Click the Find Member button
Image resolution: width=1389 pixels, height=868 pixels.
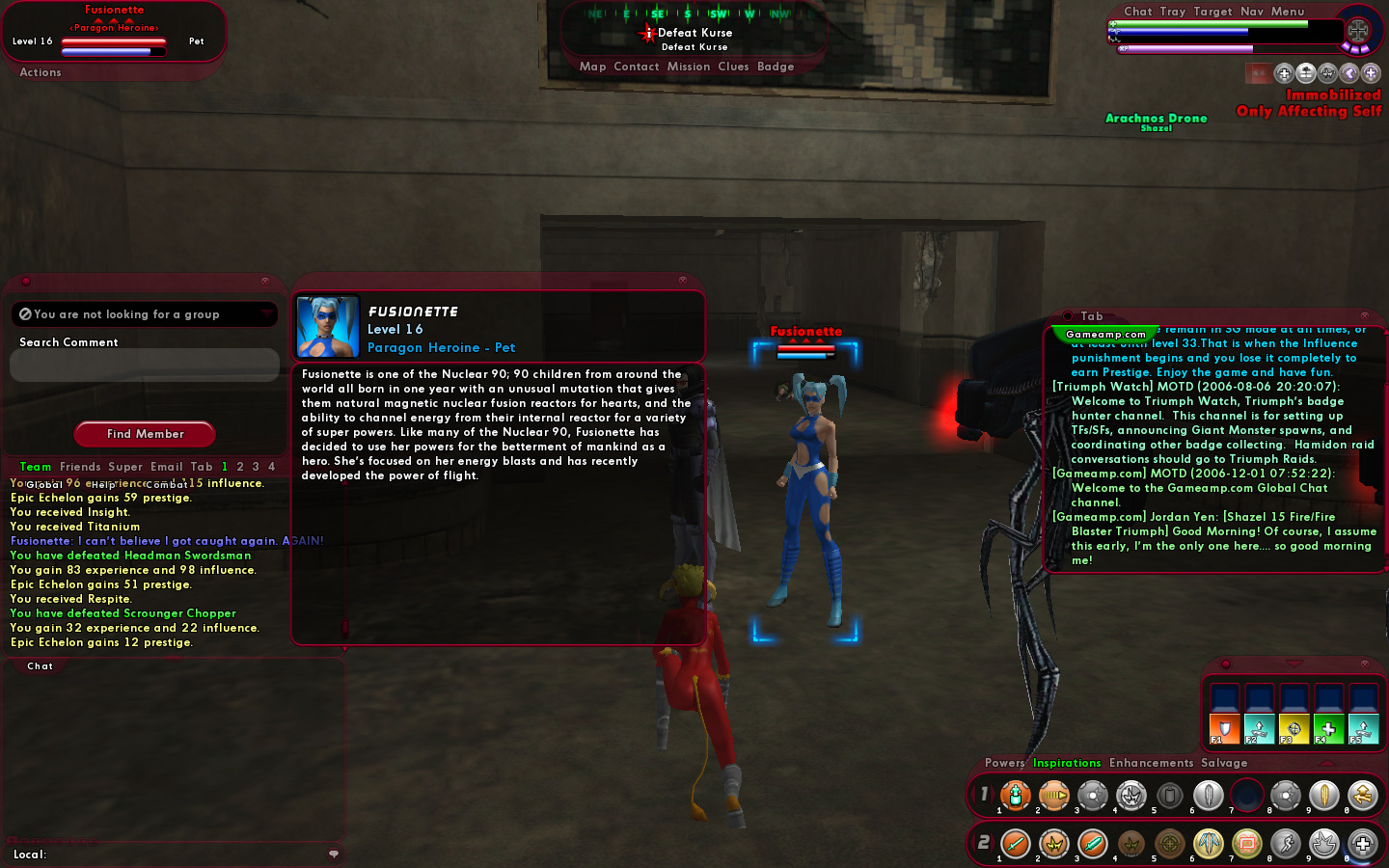pyautogui.click(x=145, y=434)
